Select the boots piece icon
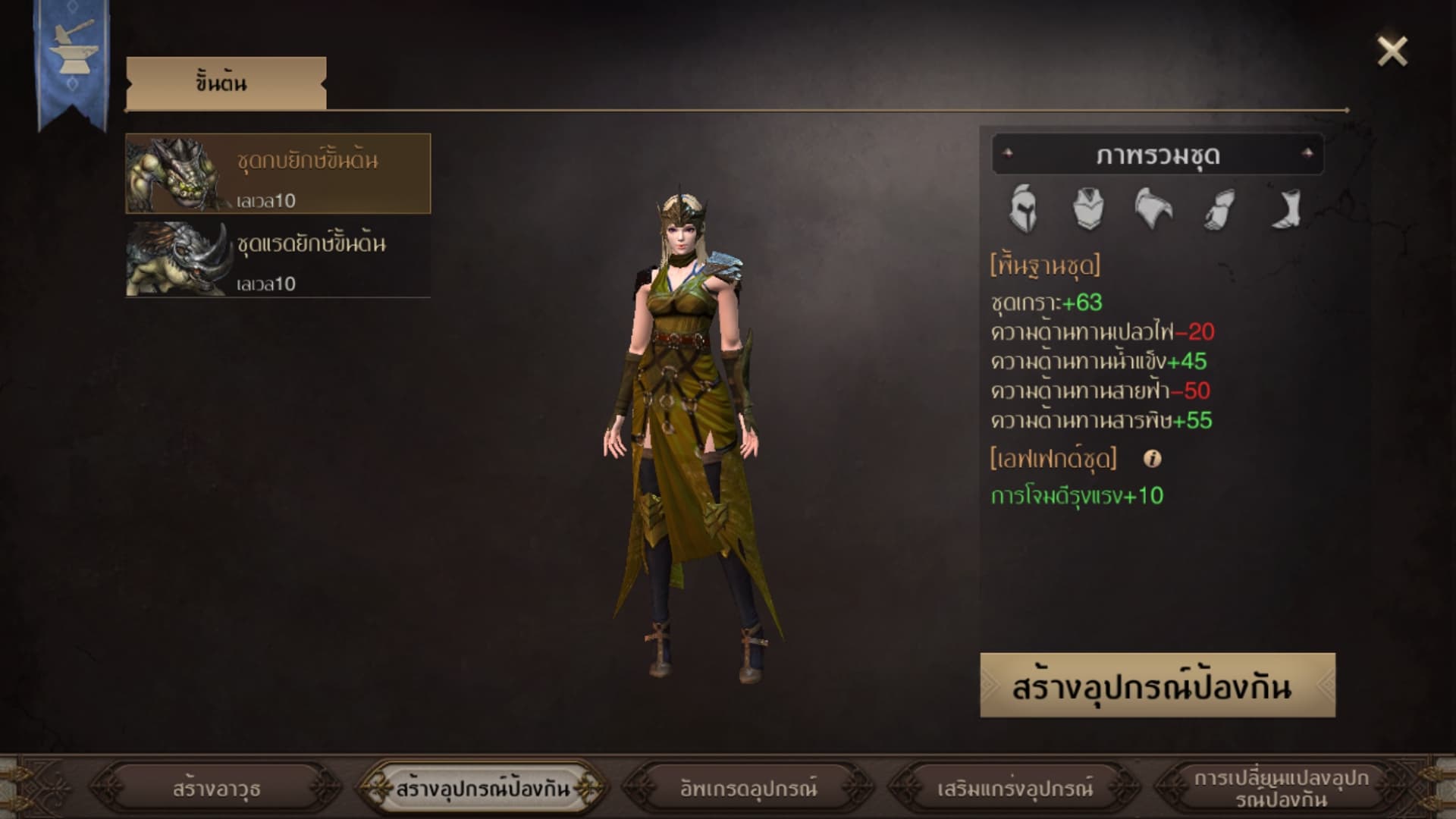Viewport: 1456px width, 819px height. pyautogui.click(x=1285, y=208)
